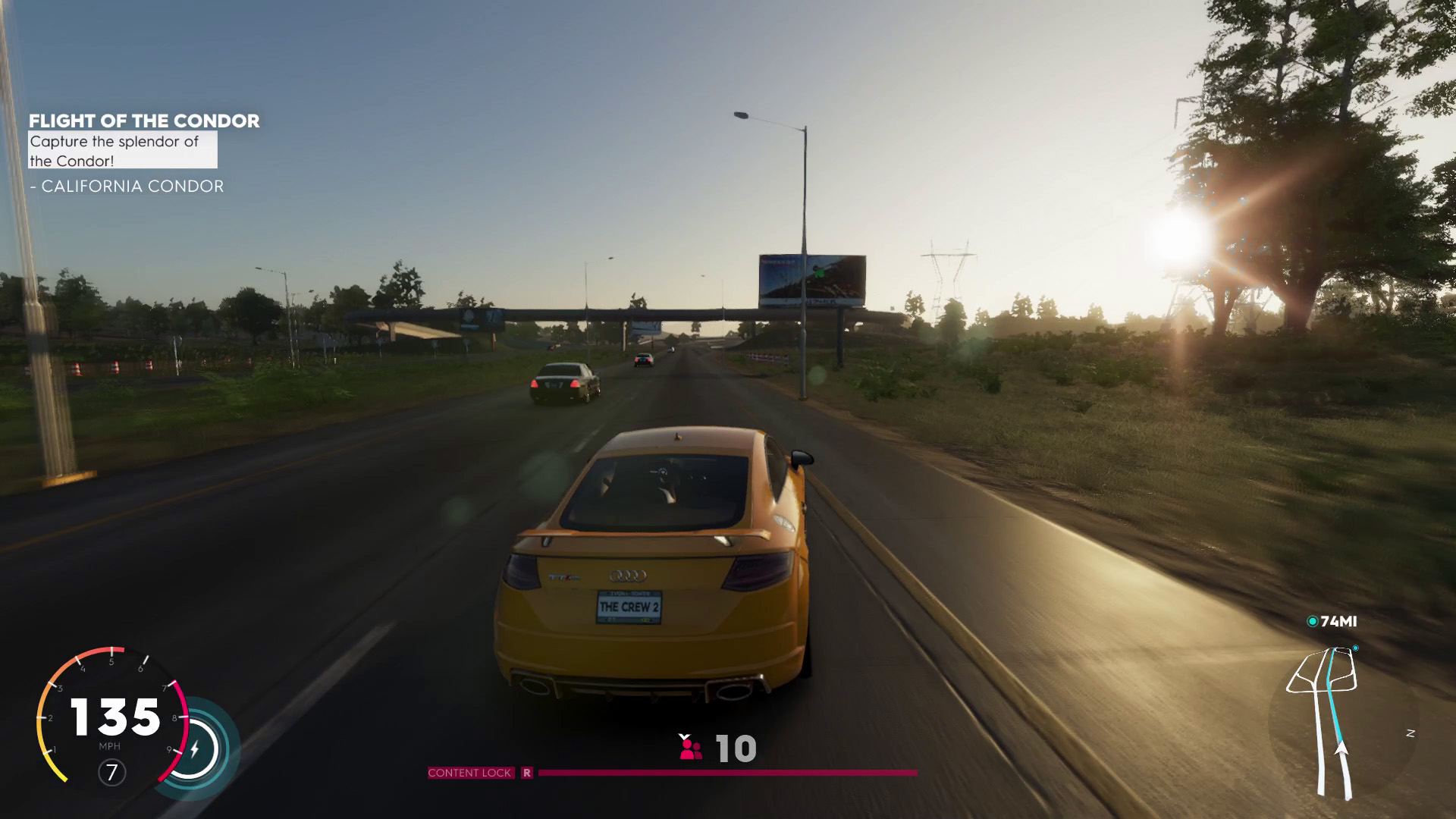
Task: Select the pink followers icon
Action: coord(690,749)
